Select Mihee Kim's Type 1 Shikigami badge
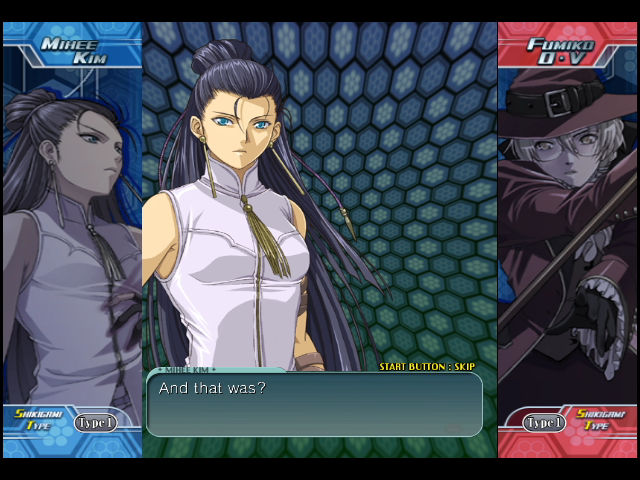The height and width of the screenshot is (480, 640). (96, 423)
